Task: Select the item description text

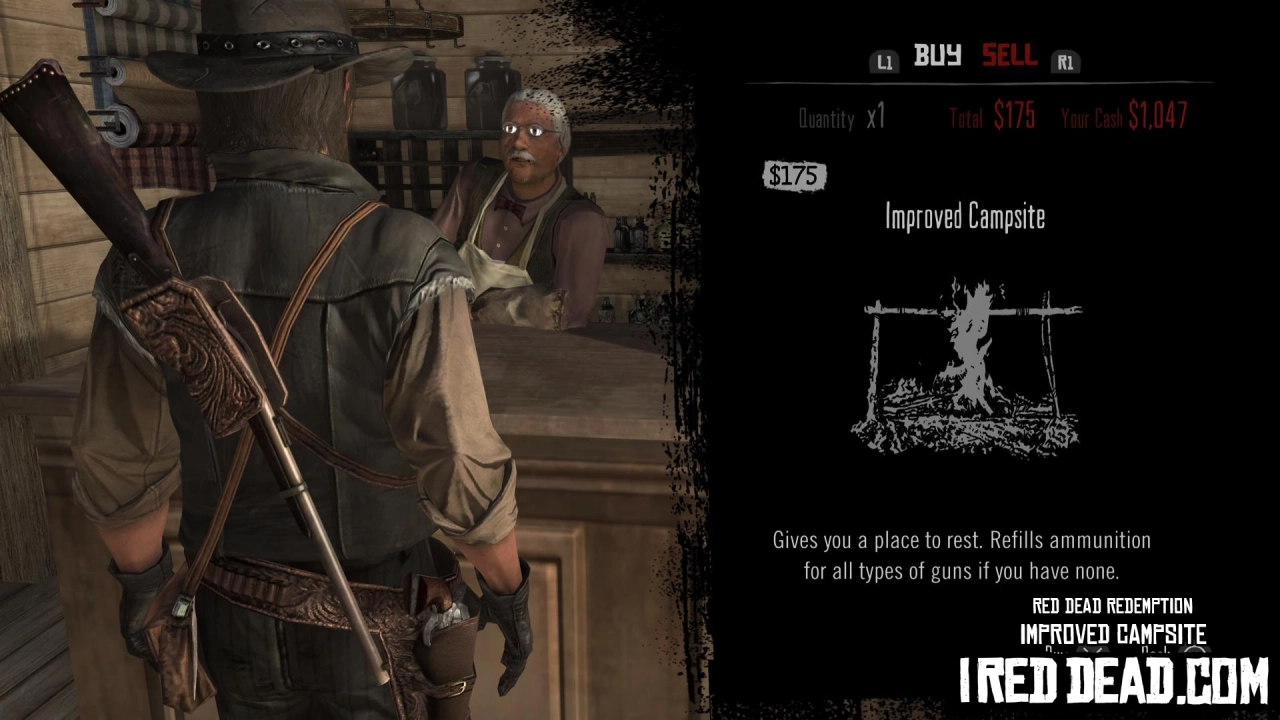Action: coord(961,553)
